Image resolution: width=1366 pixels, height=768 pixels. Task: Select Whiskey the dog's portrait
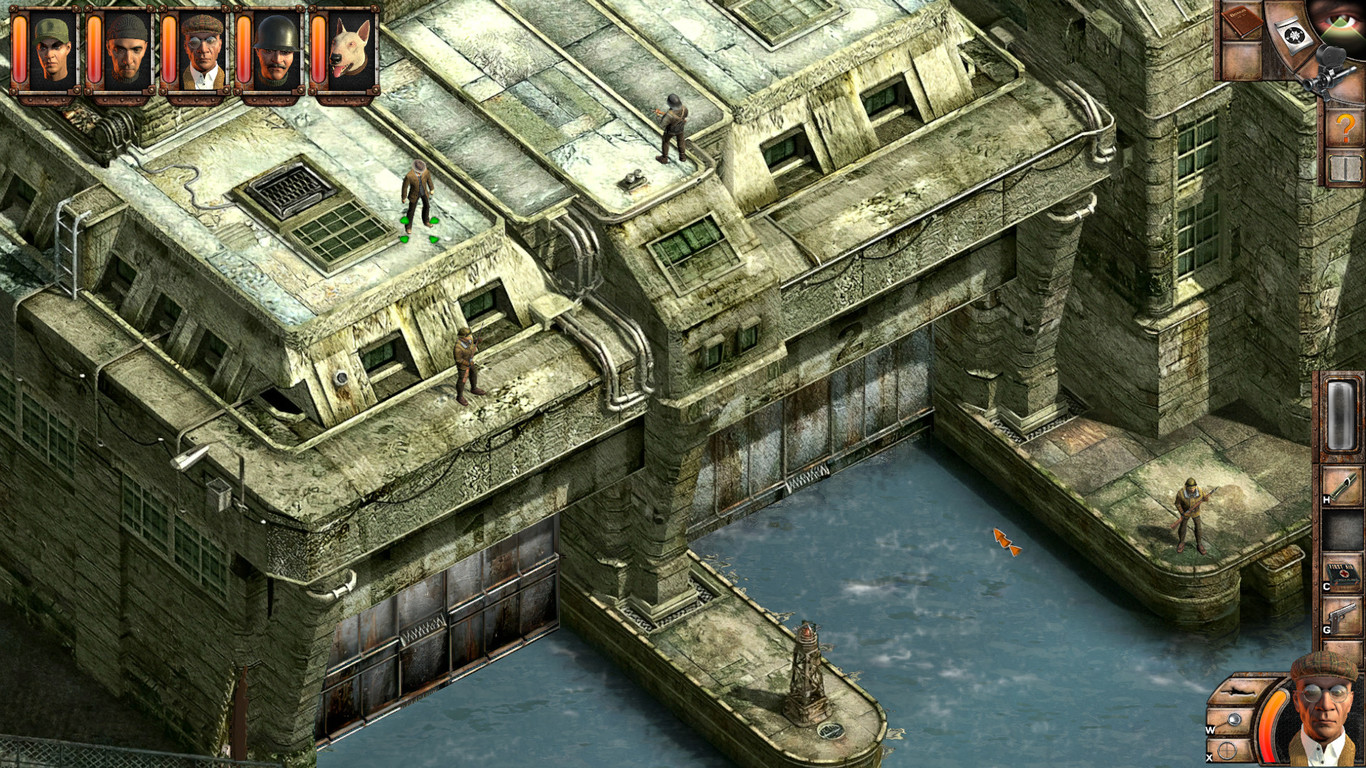pos(346,46)
